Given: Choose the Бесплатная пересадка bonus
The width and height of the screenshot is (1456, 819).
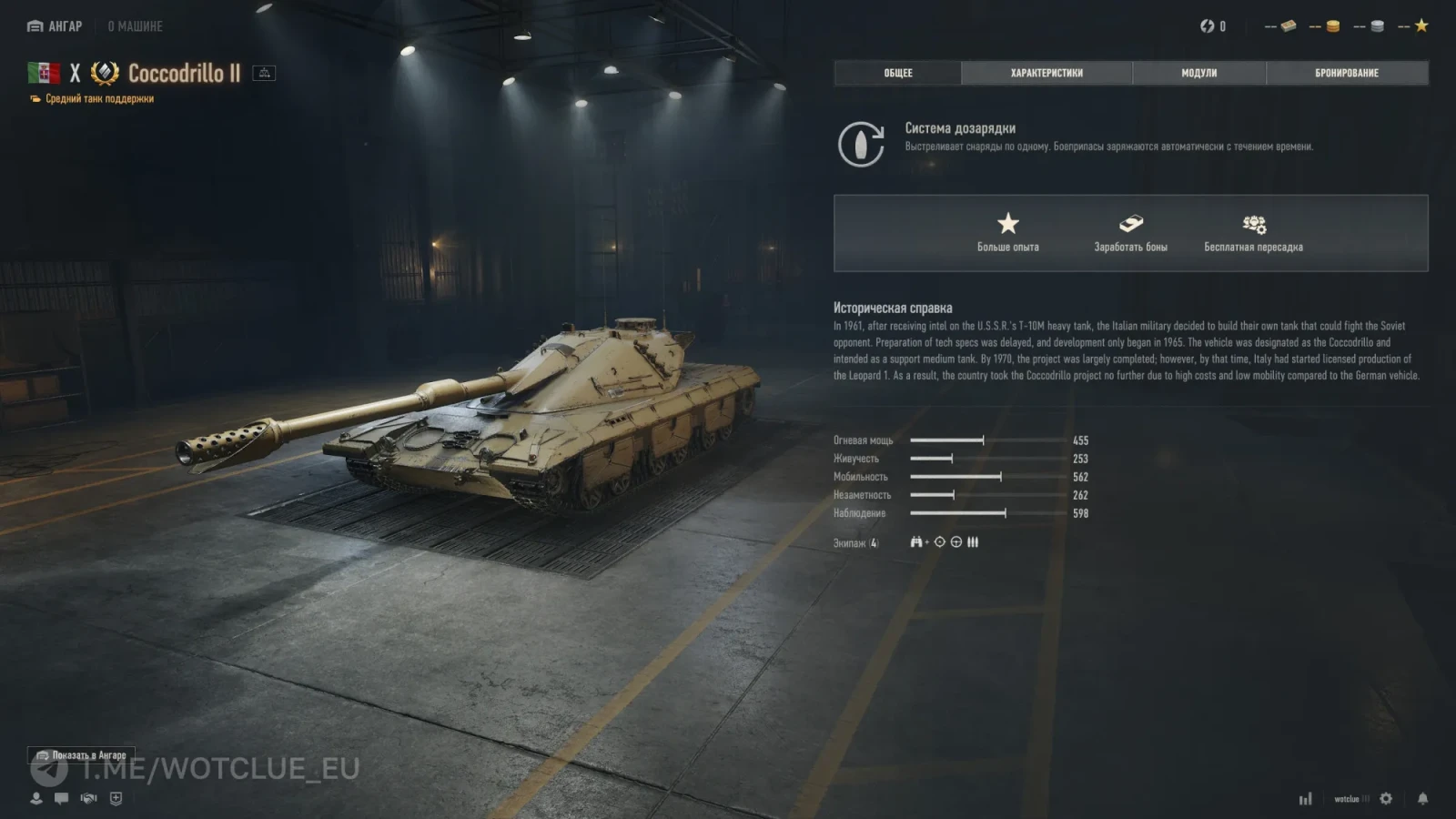Looking at the screenshot, I should tap(1253, 232).
